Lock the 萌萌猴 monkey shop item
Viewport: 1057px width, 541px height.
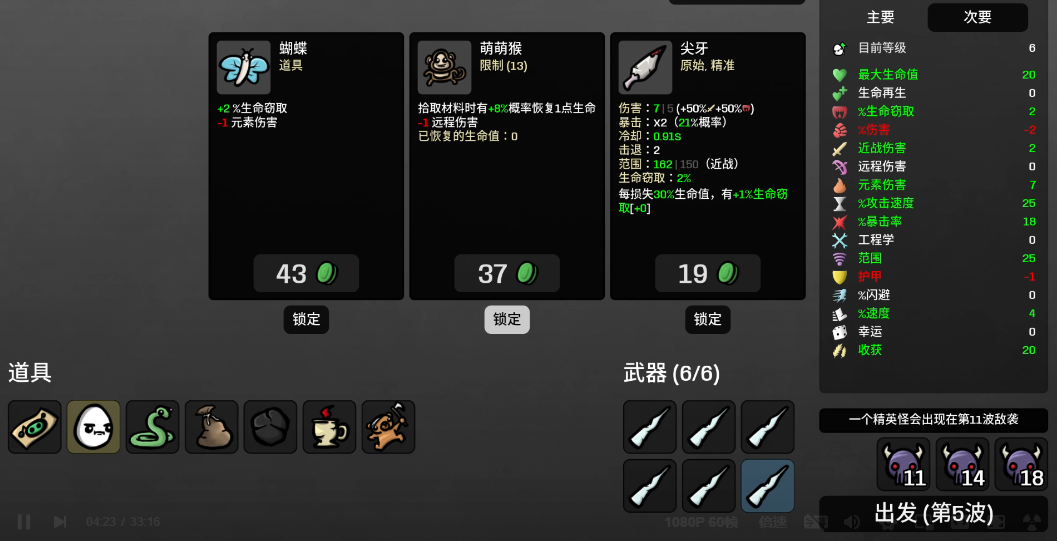[x=507, y=319]
